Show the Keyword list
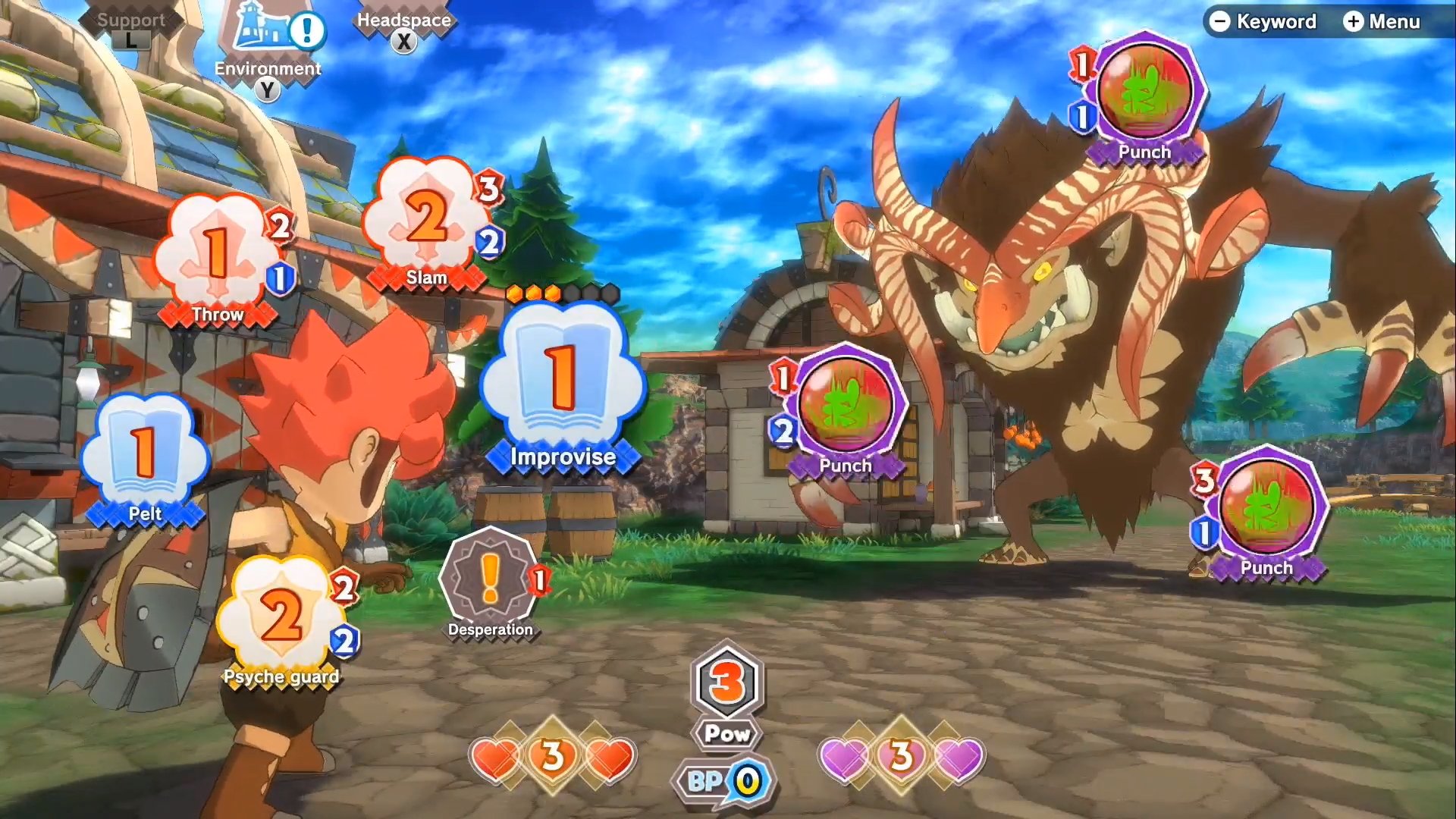This screenshot has width=1456, height=819. [x=1263, y=21]
